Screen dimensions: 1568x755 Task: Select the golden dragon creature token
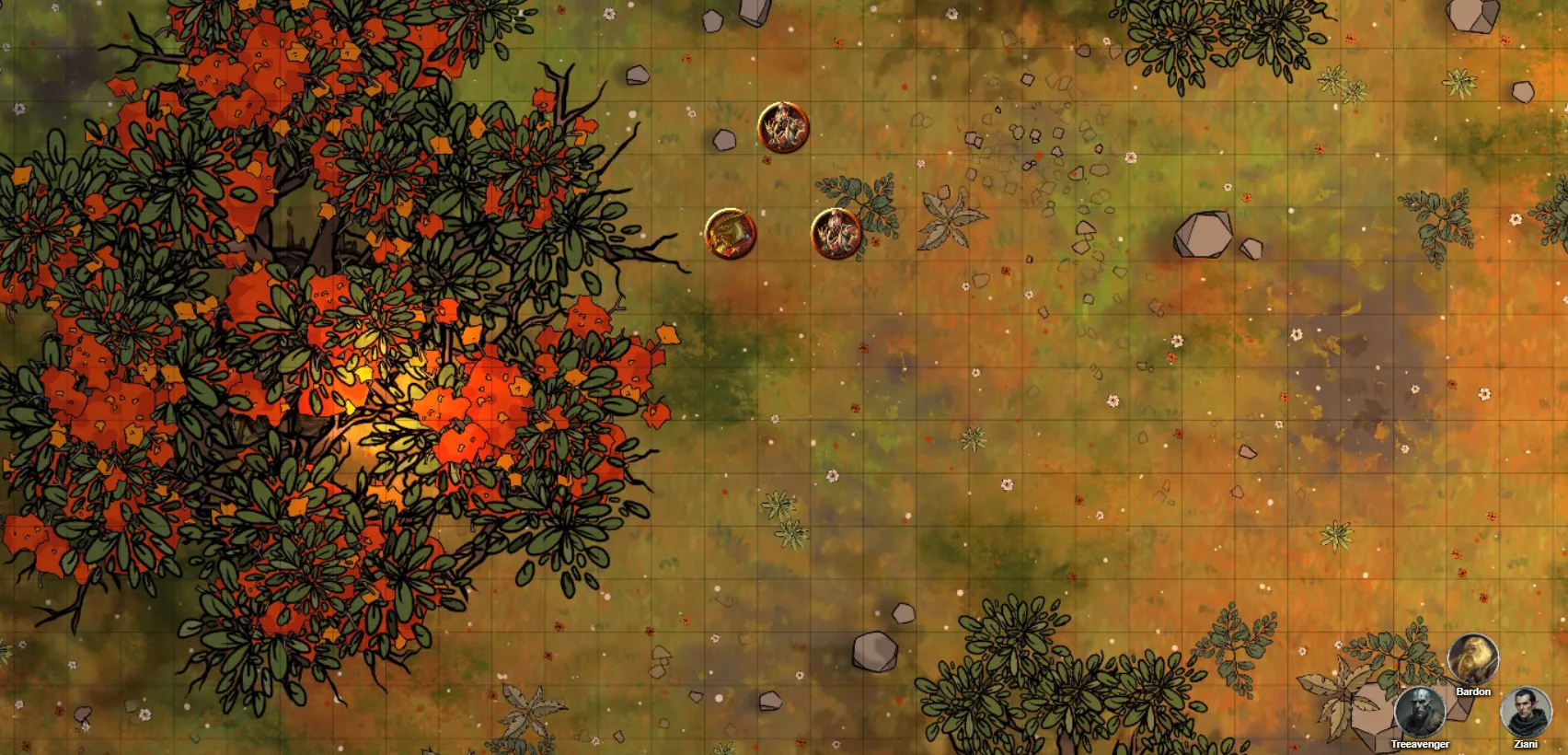click(730, 234)
